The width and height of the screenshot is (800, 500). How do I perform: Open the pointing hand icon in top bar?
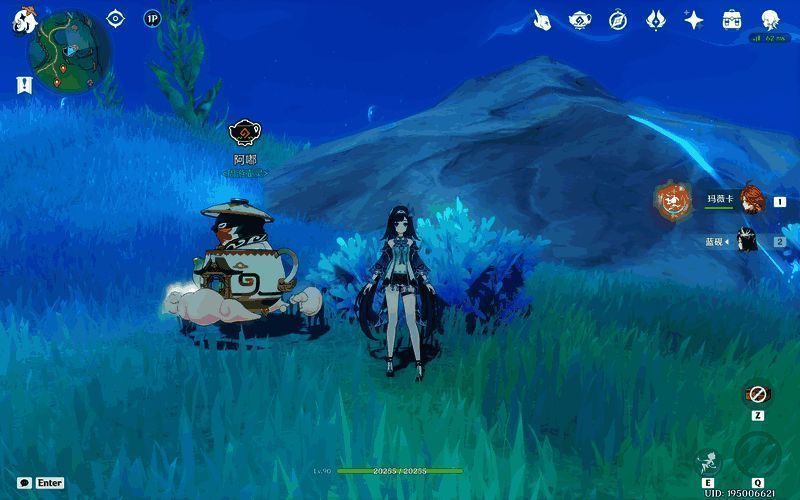pos(542,20)
